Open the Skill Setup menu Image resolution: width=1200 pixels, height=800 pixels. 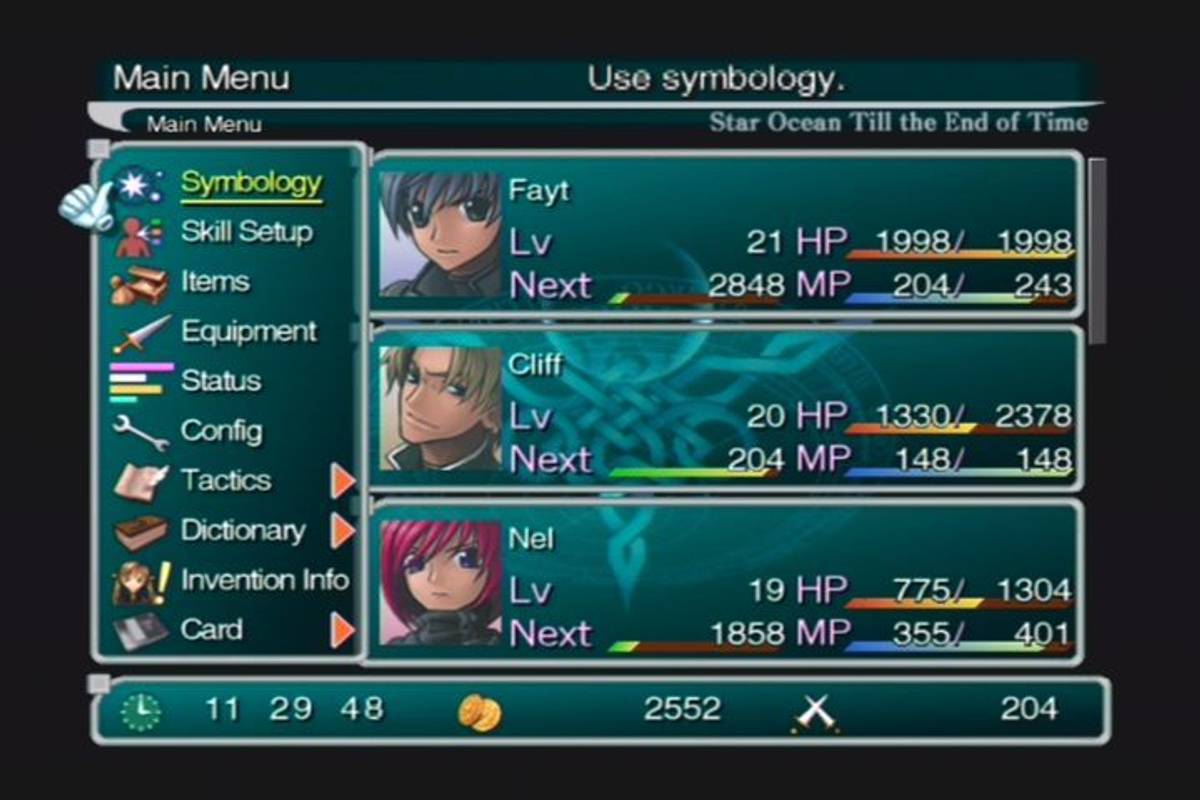point(246,232)
